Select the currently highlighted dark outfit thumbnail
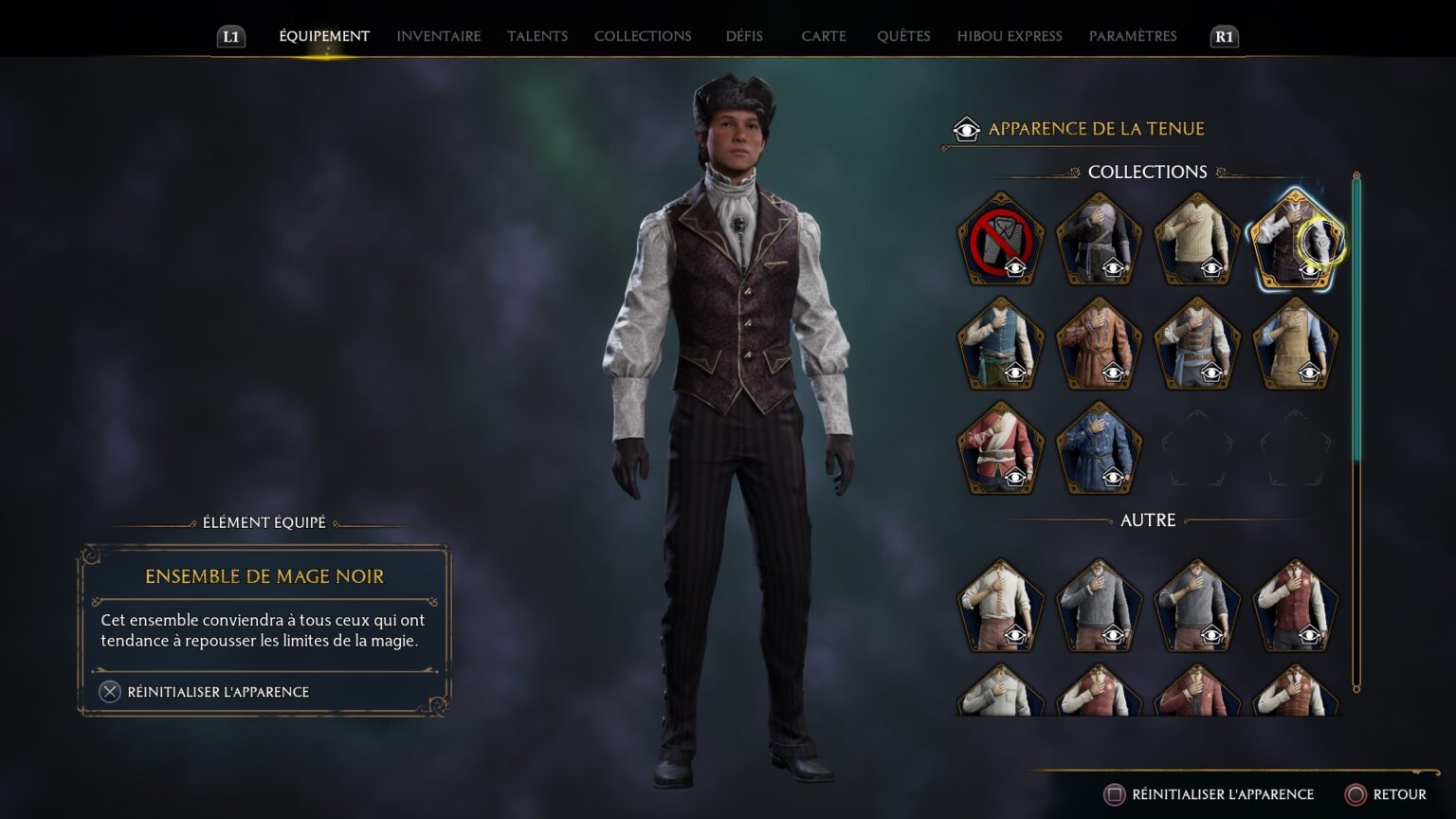Screen dimensions: 1456x819 [x=1294, y=237]
